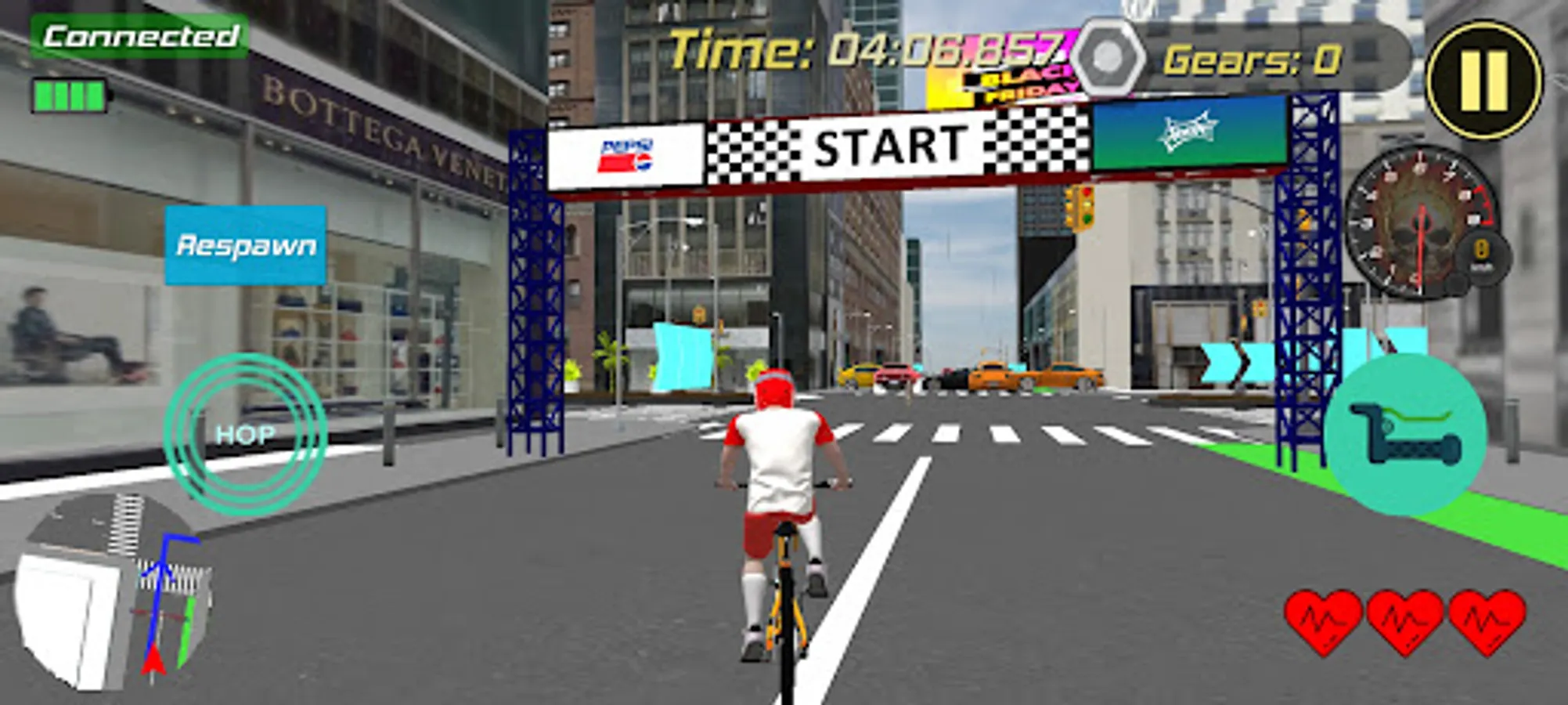
Task: Tap the cyclist character
Action: tap(779, 486)
